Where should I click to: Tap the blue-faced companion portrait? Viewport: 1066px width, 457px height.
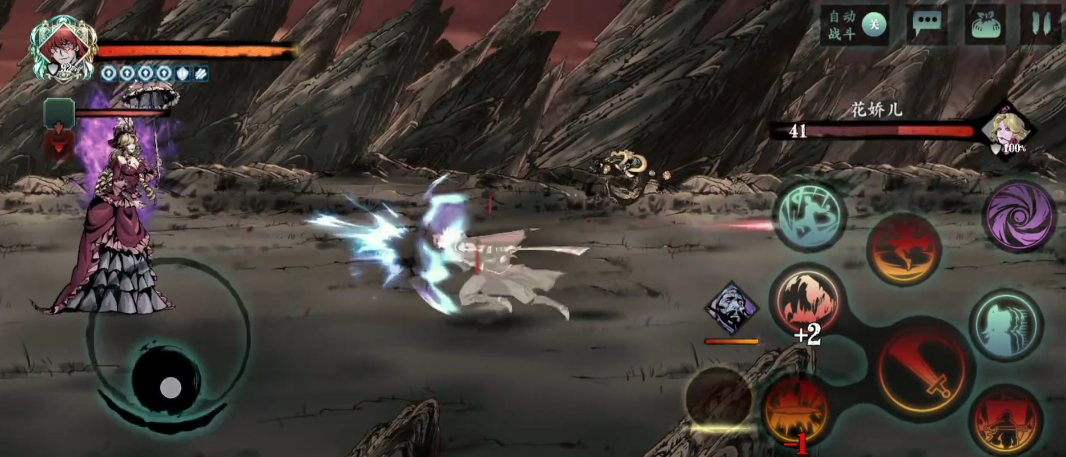point(733,307)
